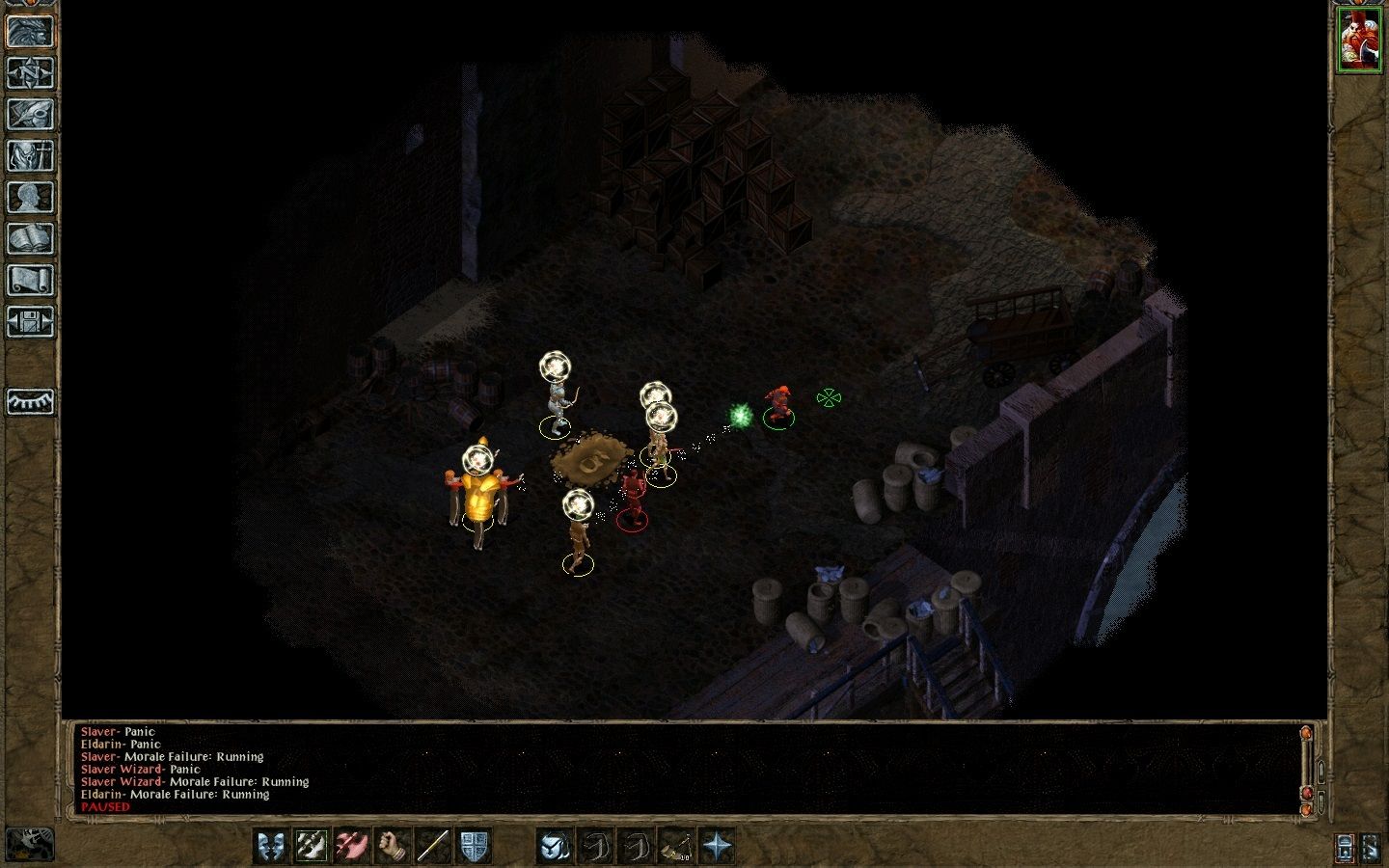The width and height of the screenshot is (1389, 868).
Task: Open the journal with the quill icon
Action: (x=30, y=114)
